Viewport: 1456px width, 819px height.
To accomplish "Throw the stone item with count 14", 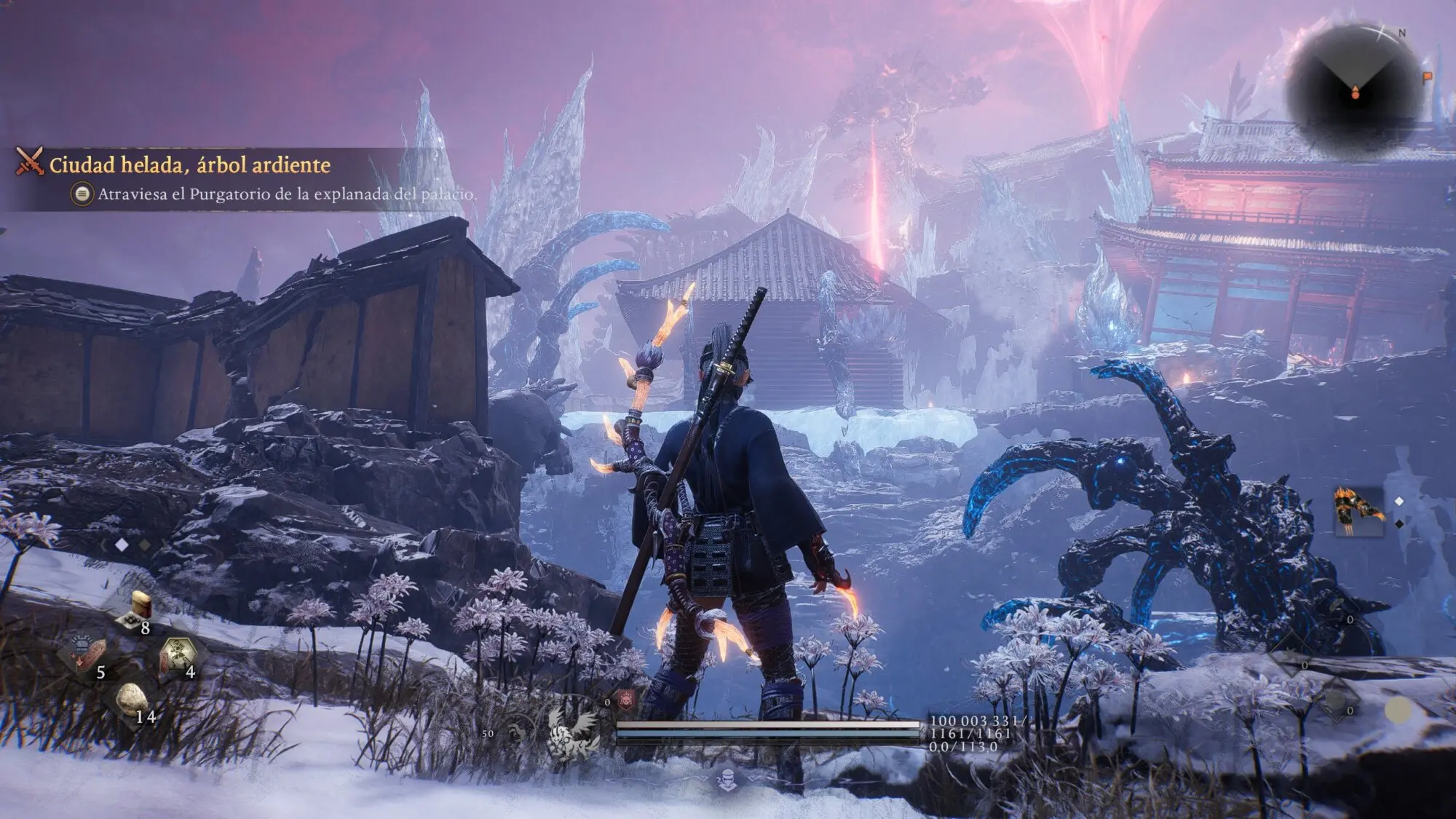I will point(132,700).
